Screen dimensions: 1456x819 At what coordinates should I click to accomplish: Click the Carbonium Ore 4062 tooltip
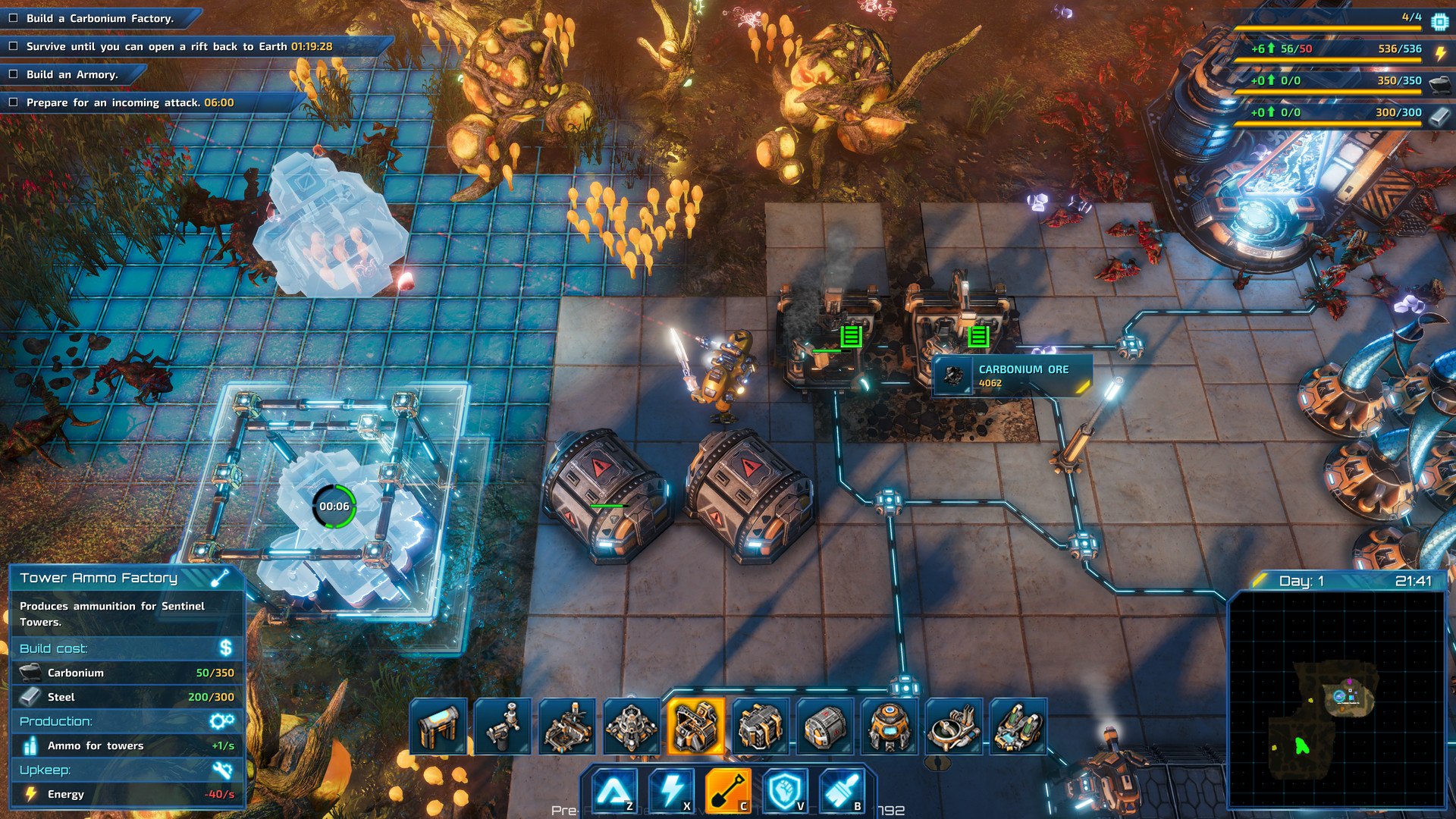[1012, 375]
